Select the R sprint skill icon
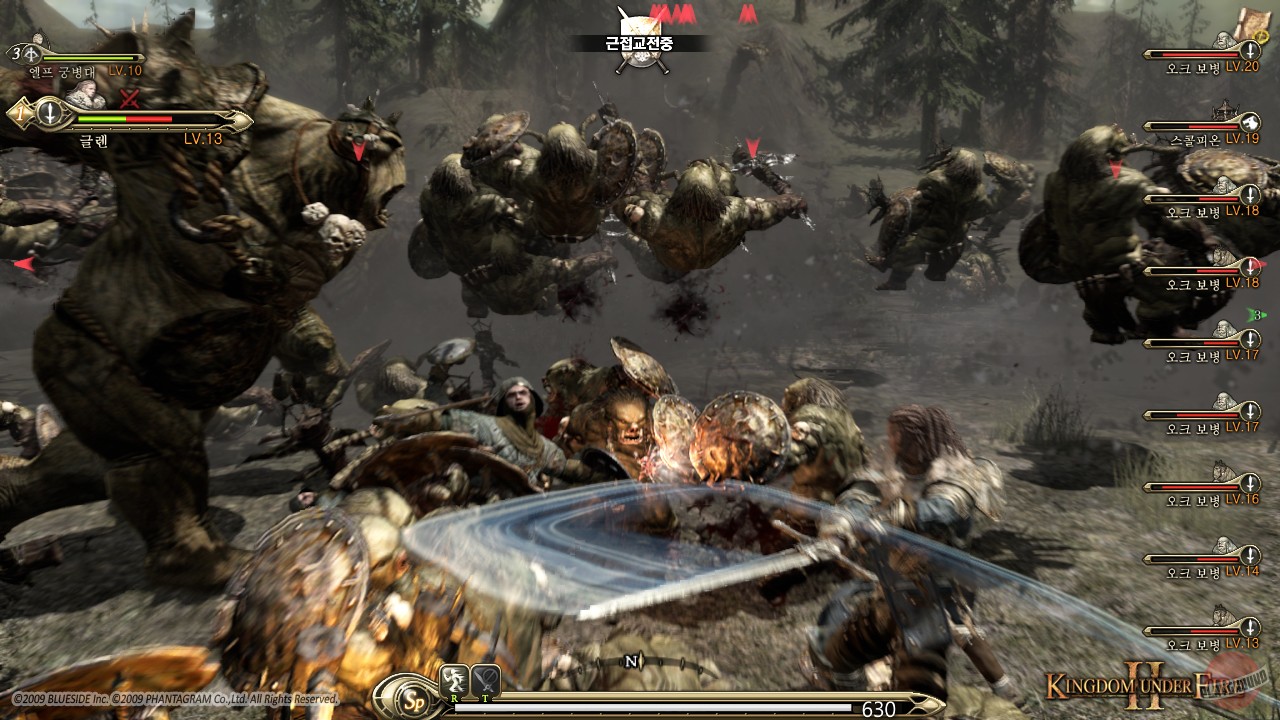Viewport: 1280px width, 720px height. click(x=454, y=679)
